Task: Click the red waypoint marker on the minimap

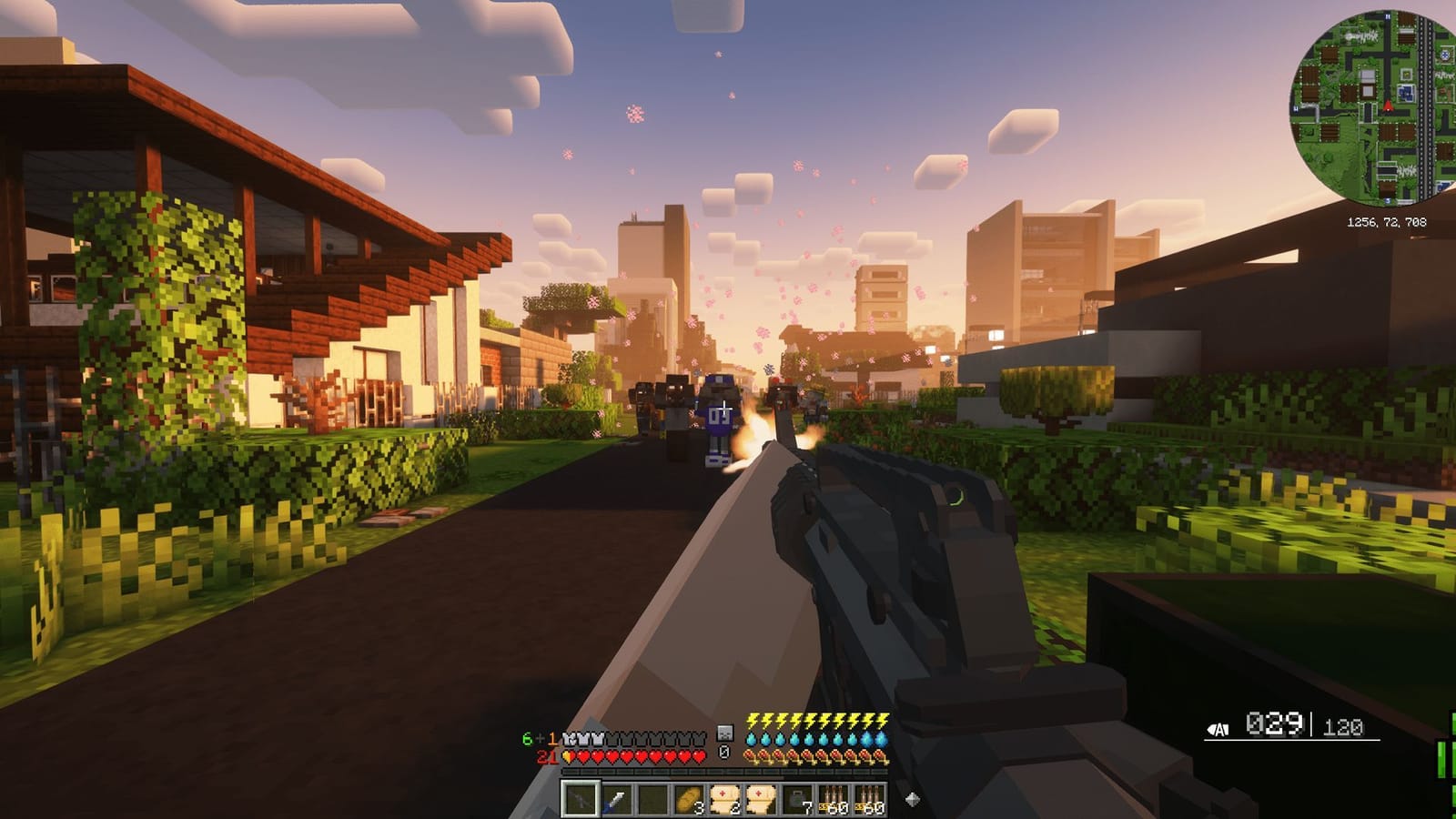Action: (1388, 106)
